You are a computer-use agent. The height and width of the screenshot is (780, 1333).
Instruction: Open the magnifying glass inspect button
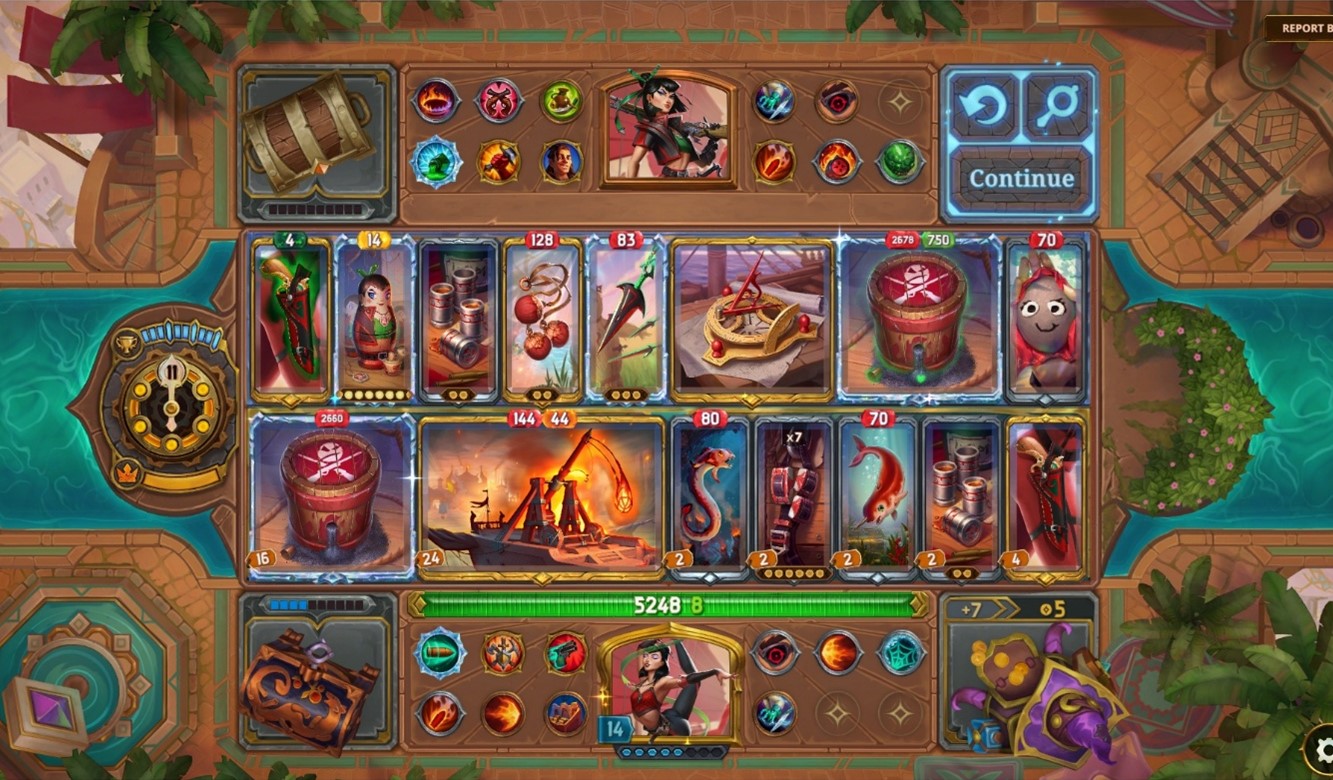pyautogui.click(x=1059, y=106)
